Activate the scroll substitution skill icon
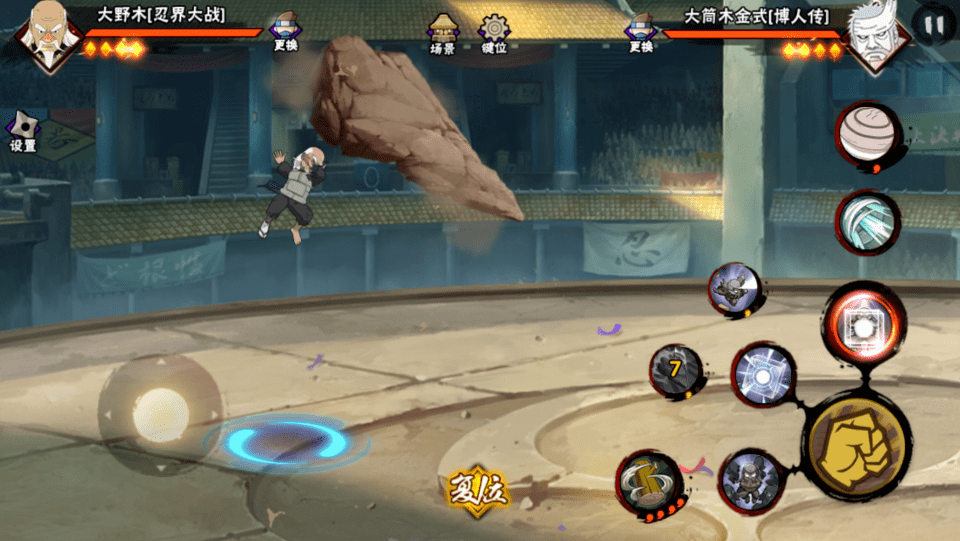 (647, 483)
